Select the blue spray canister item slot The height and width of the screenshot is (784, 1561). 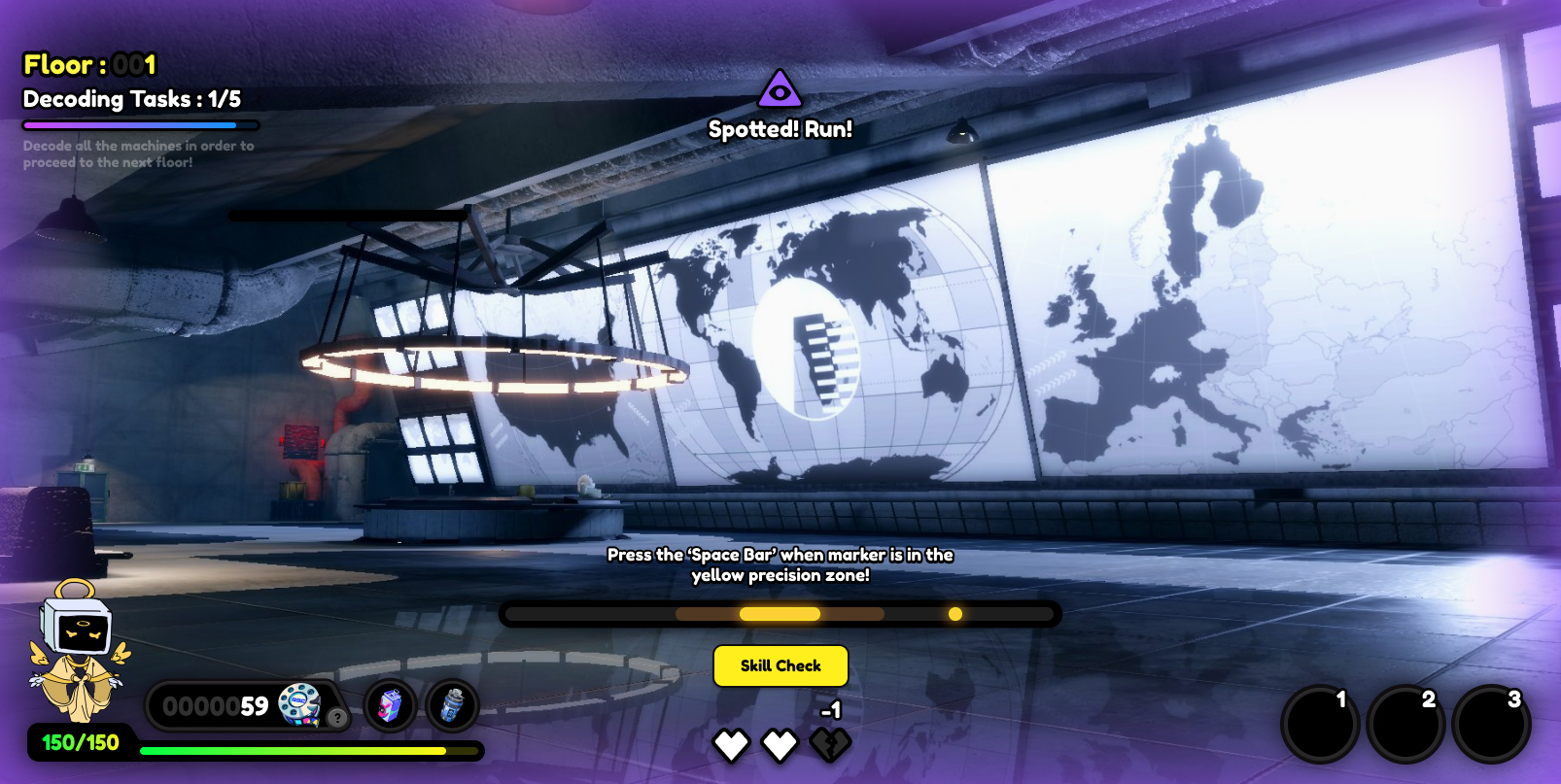(x=452, y=705)
